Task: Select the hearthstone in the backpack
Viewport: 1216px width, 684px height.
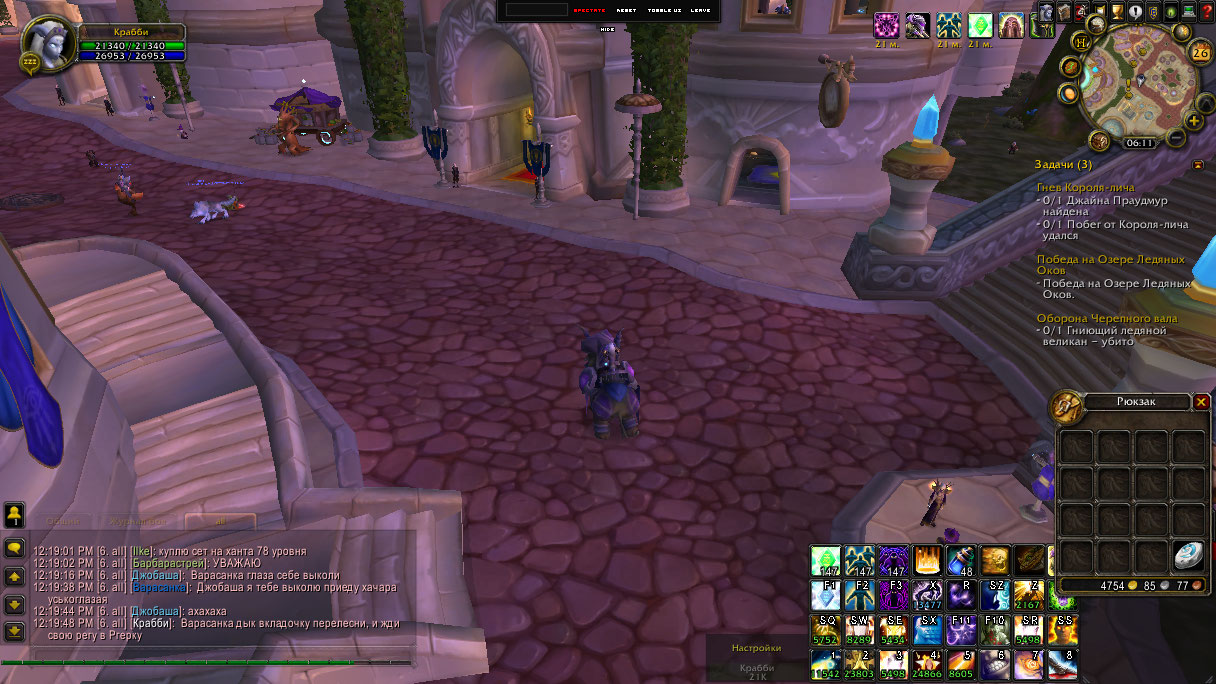Action: point(1189,556)
